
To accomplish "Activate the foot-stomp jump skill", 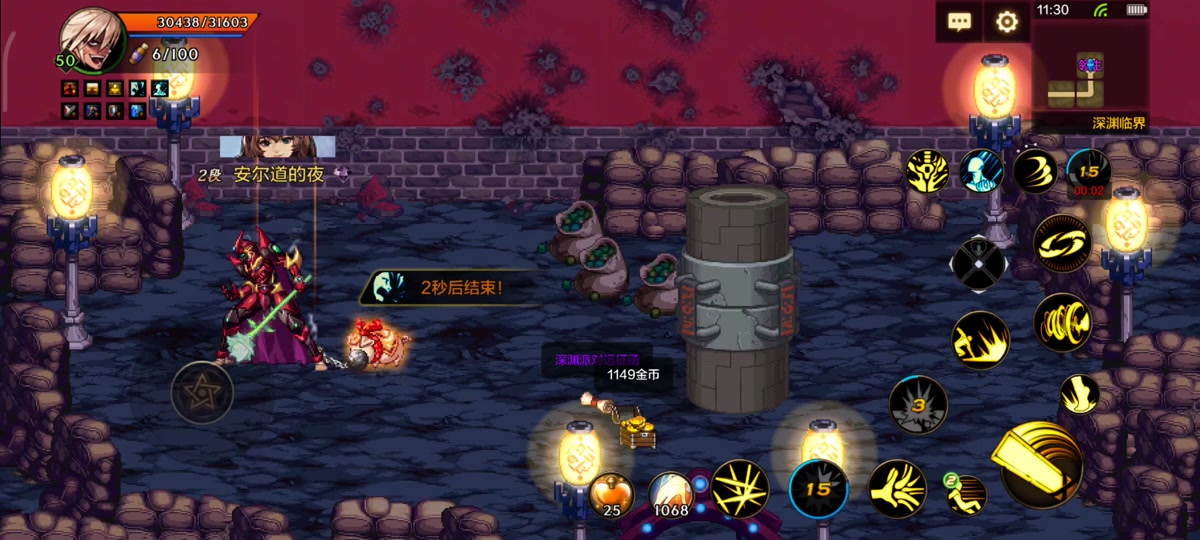I will pos(1079,394).
